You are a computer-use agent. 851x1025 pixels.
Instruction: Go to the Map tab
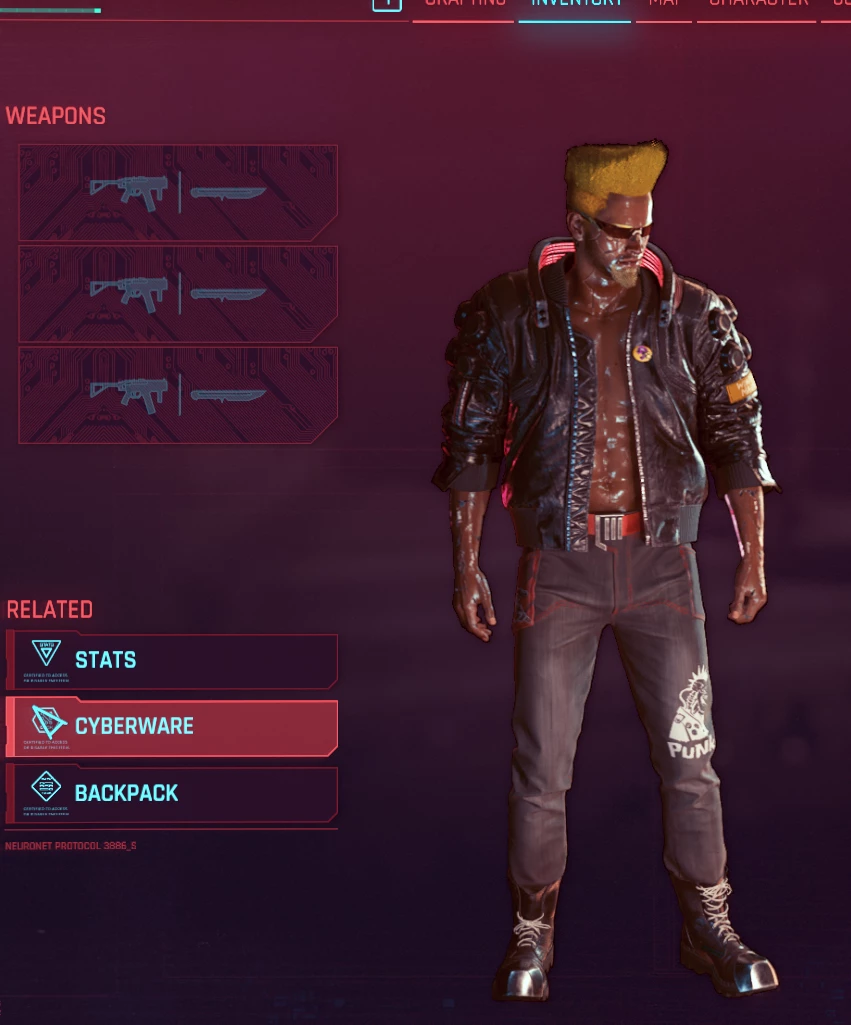664,5
